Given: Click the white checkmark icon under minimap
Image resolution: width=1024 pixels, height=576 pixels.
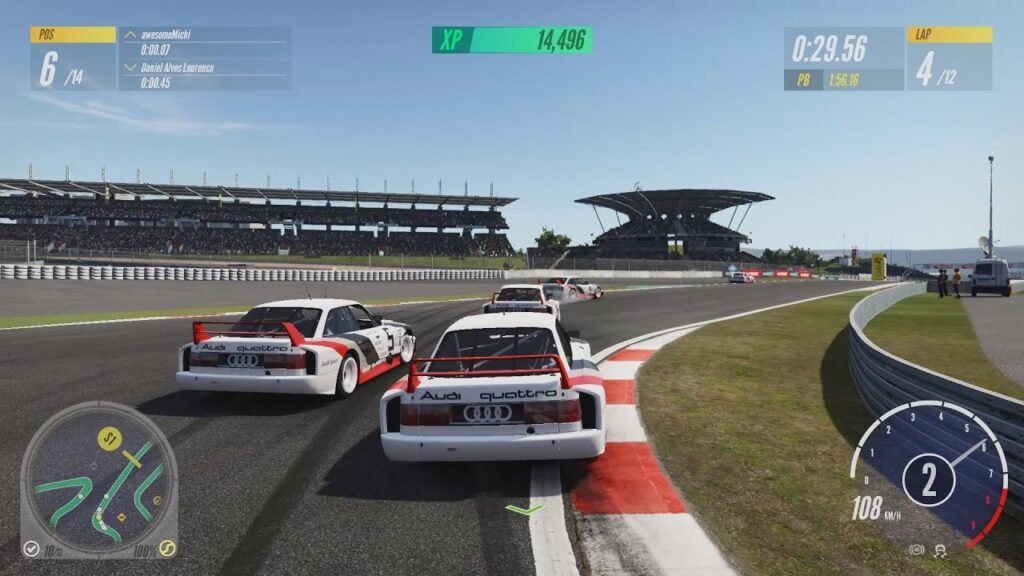Looking at the screenshot, I should click(x=31, y=549).
